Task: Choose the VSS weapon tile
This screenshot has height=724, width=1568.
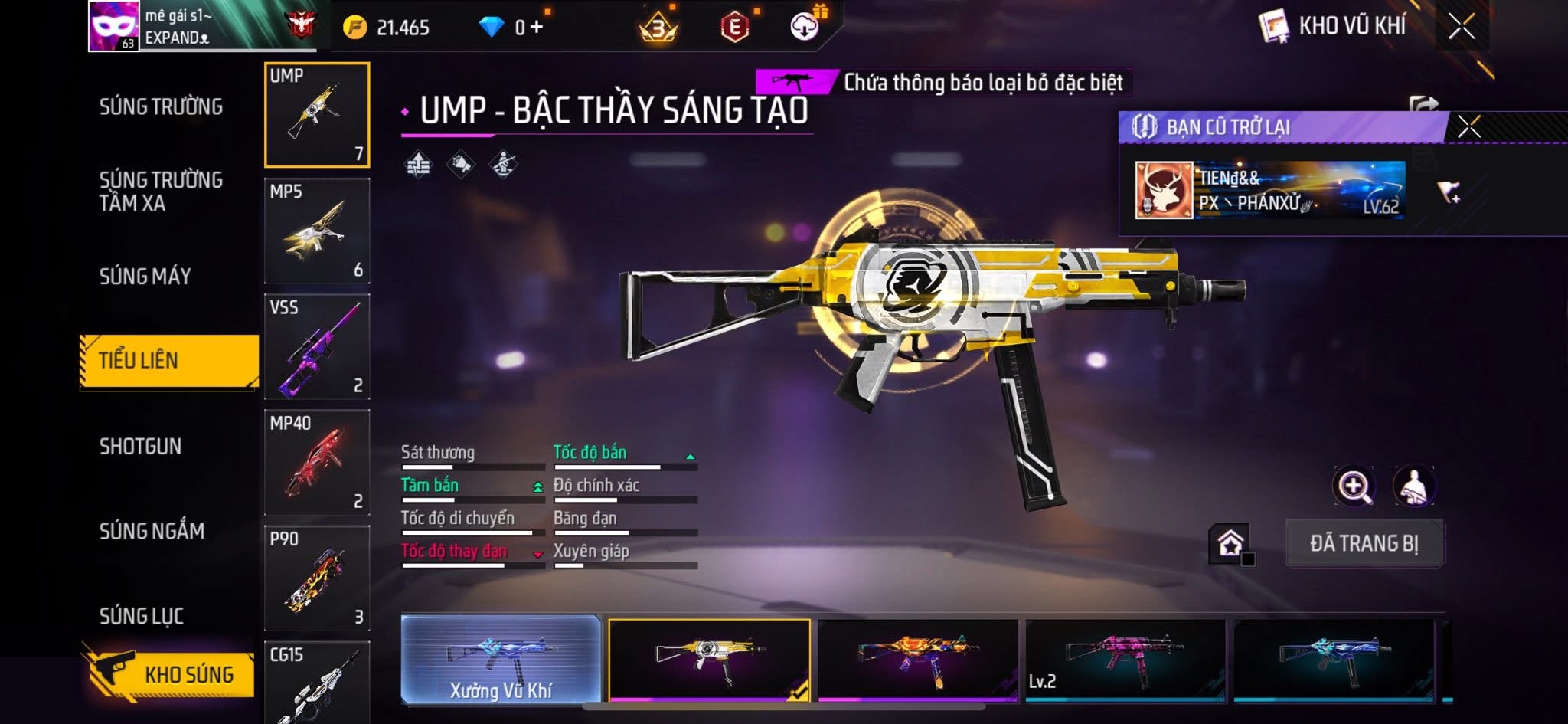Action: [317, 347]
